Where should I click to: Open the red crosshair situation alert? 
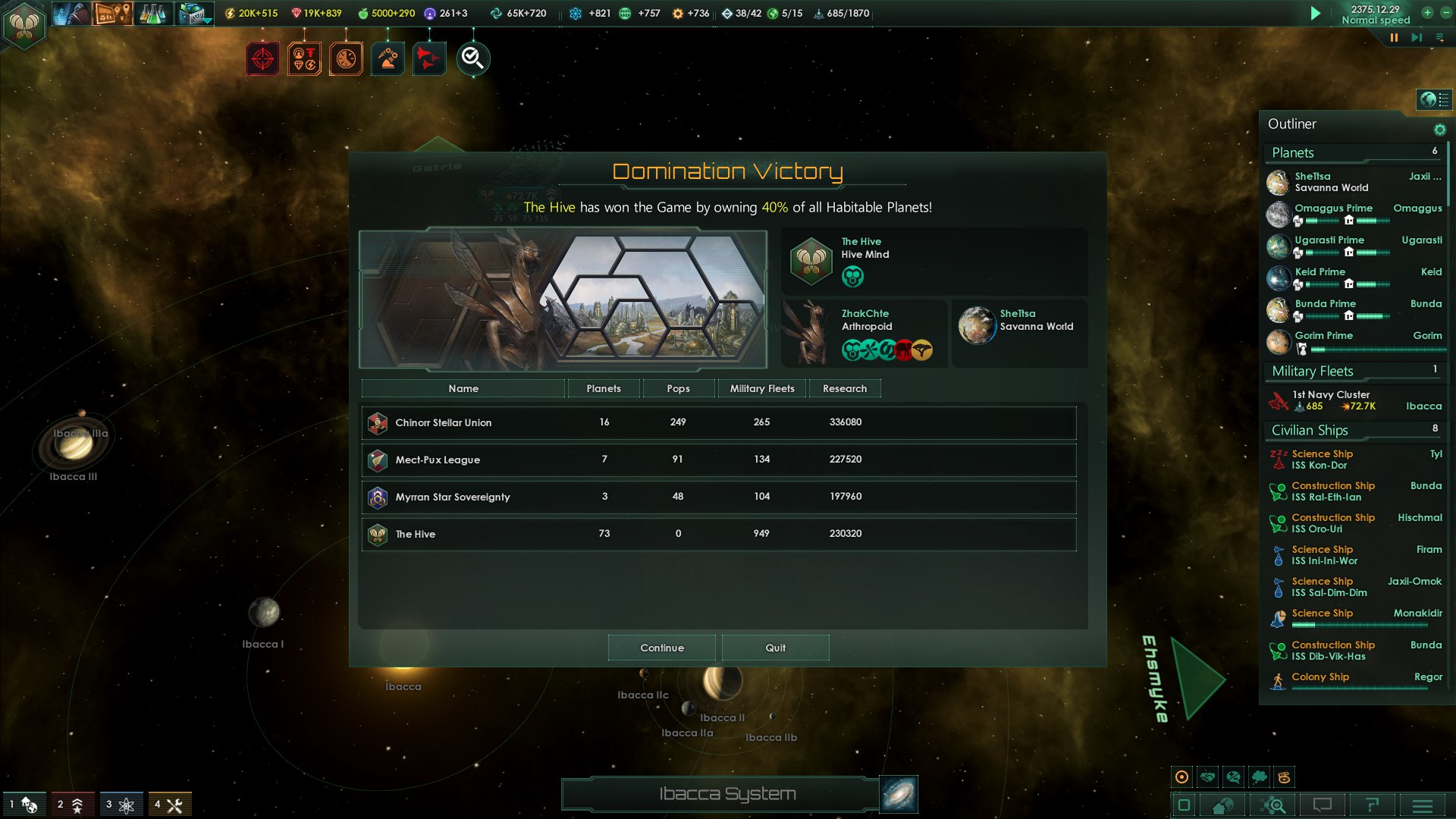pyautogui.click(x=262, y=58)
